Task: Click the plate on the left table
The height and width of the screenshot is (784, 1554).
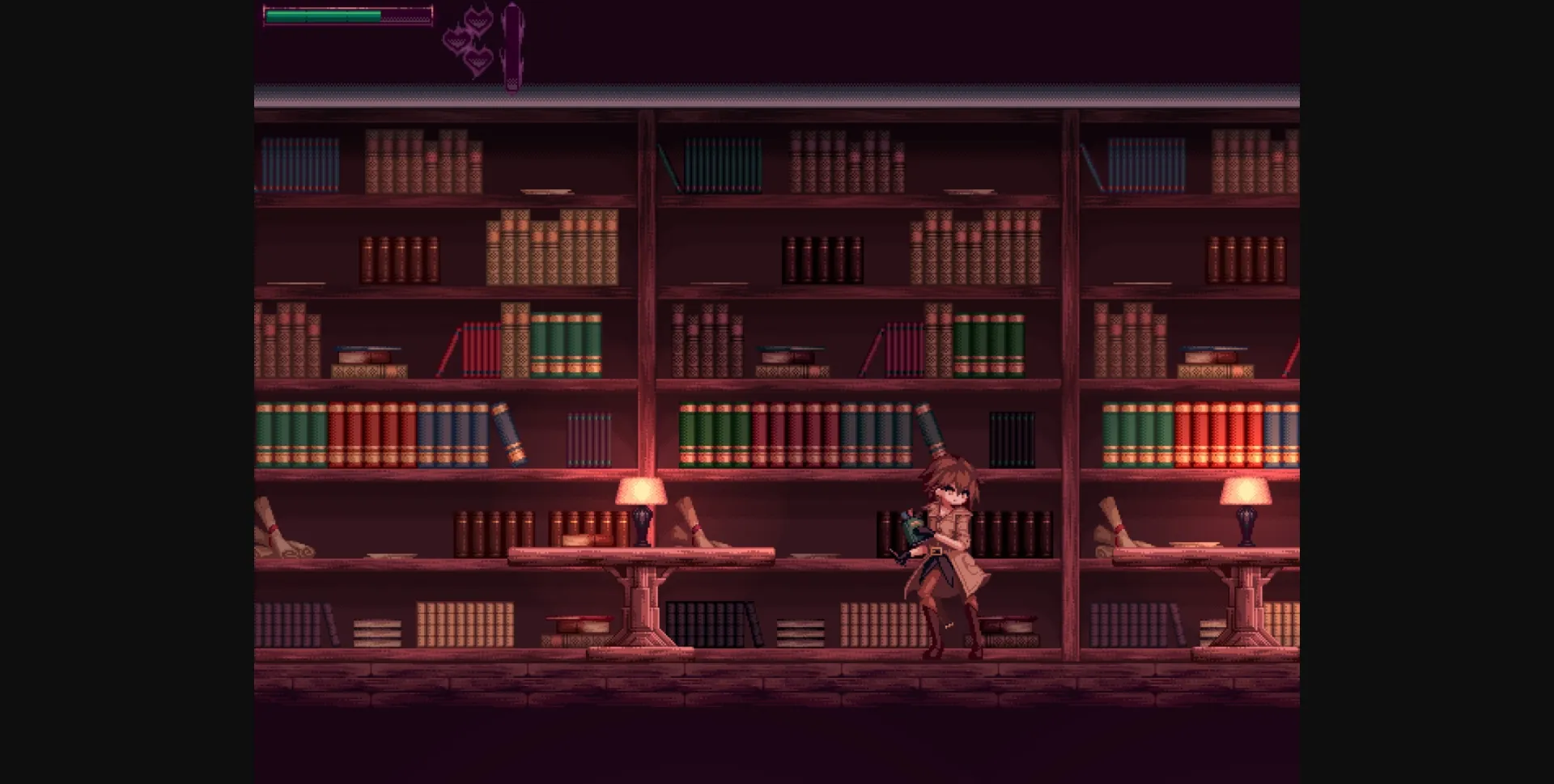Action: (390, 555)
